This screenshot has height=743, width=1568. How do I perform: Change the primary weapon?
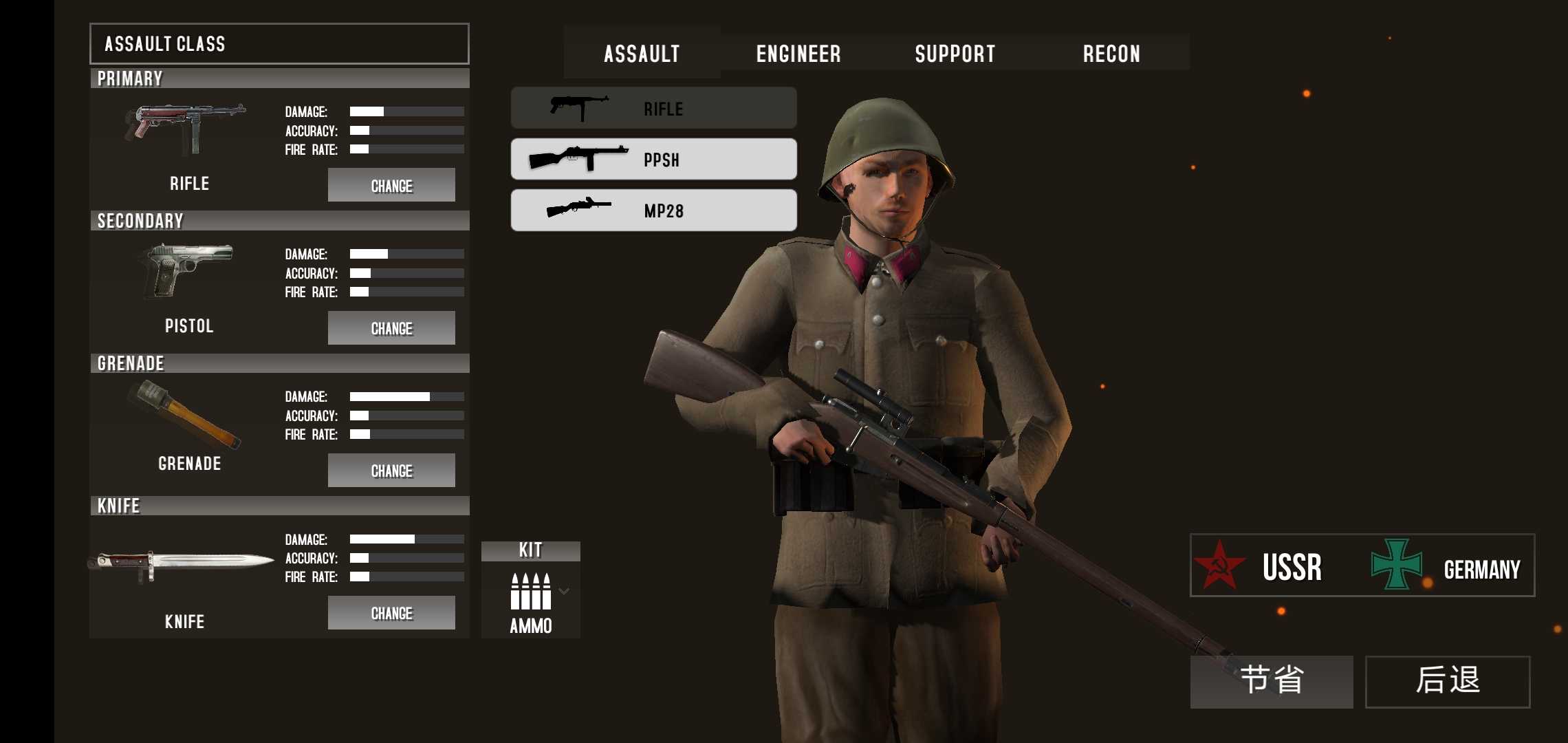pos(391,185)
